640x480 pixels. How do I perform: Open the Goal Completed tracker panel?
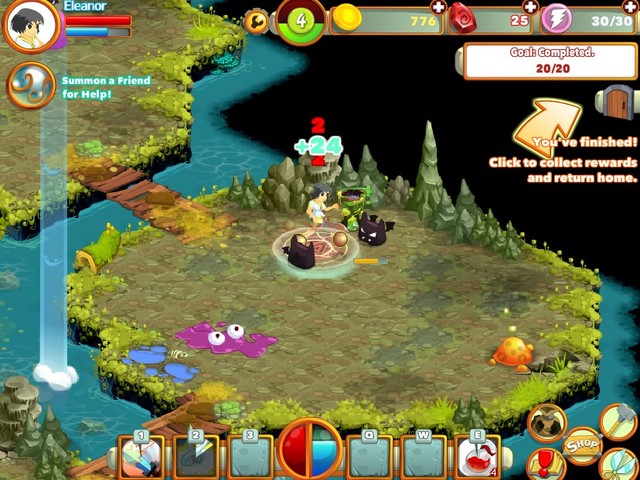point(549,61)
